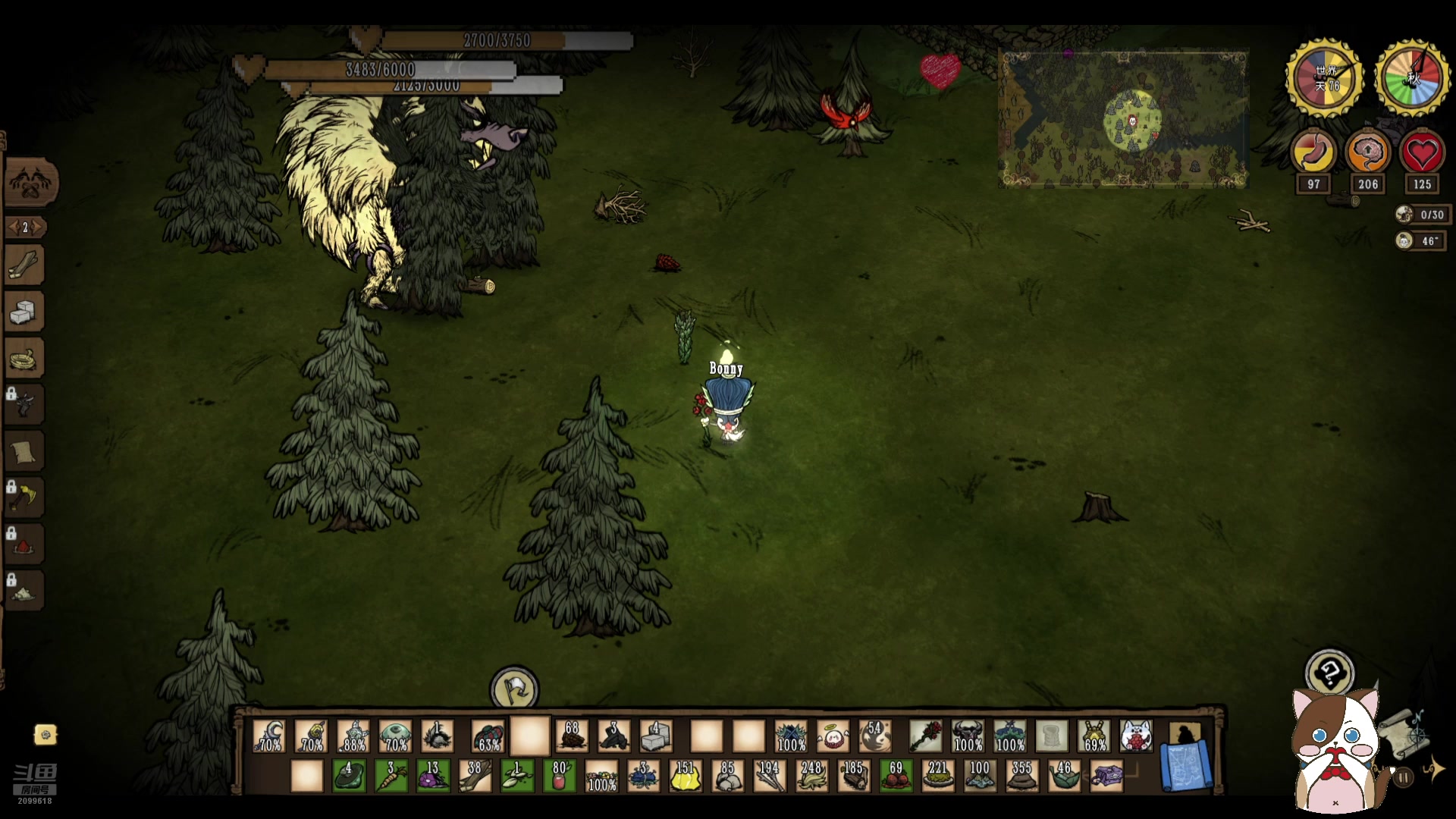Pick up the carrot in inventory
Screen dimensions: 1456x819
tap(391, 777)
